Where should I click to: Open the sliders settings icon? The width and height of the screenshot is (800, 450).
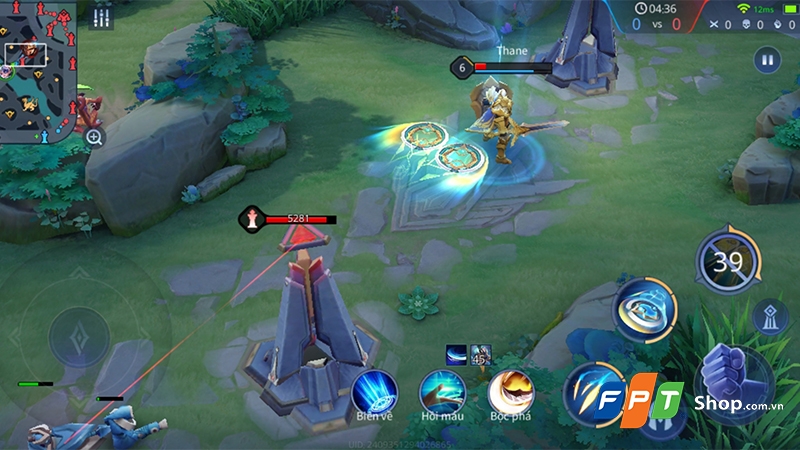click(x=100, y=17)
